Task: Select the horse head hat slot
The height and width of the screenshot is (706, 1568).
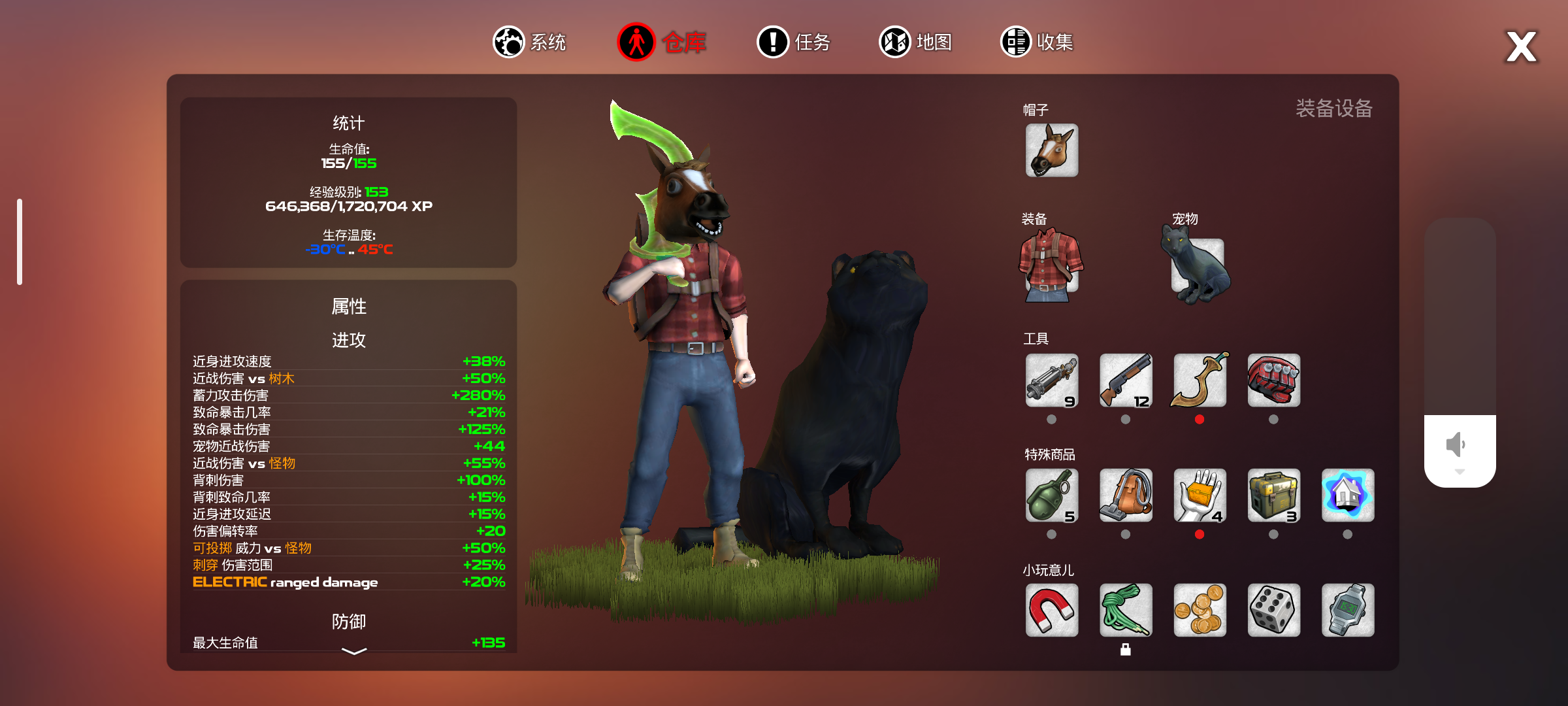Action: pos(1051,150)
